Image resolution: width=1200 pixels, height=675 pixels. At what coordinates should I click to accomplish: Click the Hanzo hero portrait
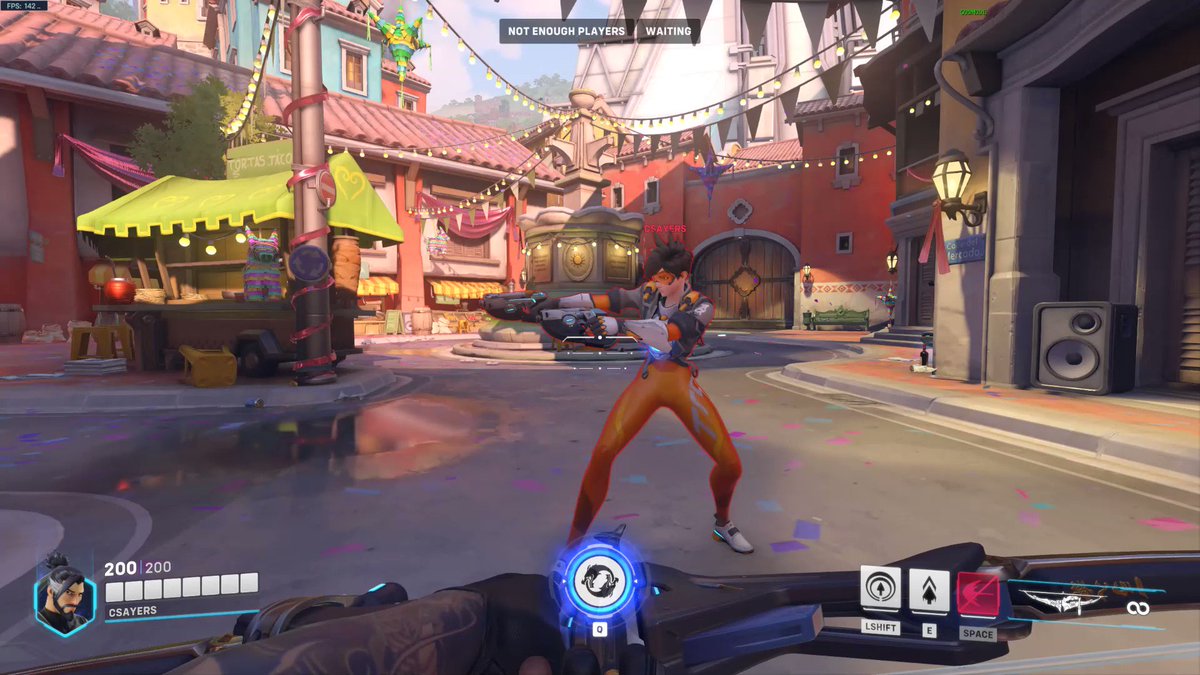[x=65, y=591]
